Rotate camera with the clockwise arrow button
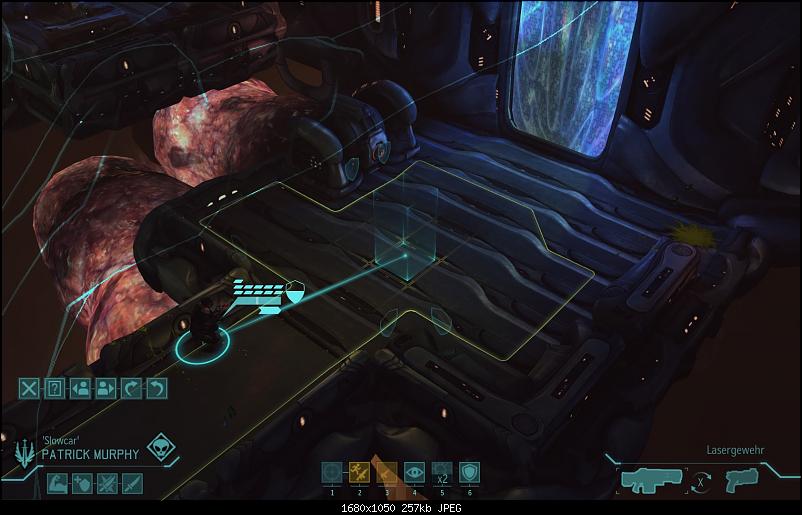This screenshot has width=802, height=515. pos(131,388)
